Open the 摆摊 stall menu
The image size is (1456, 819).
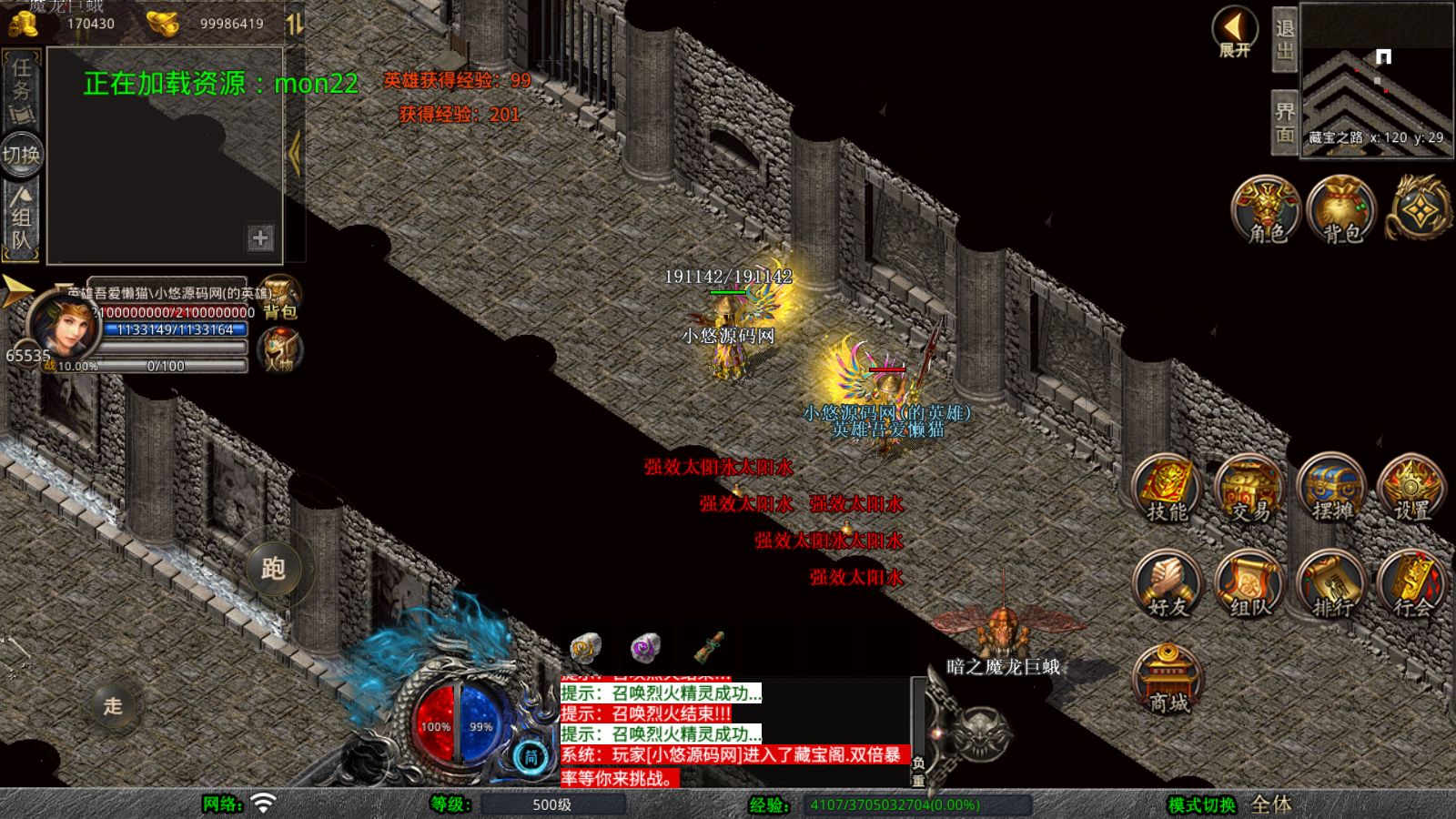(1331, 490)
